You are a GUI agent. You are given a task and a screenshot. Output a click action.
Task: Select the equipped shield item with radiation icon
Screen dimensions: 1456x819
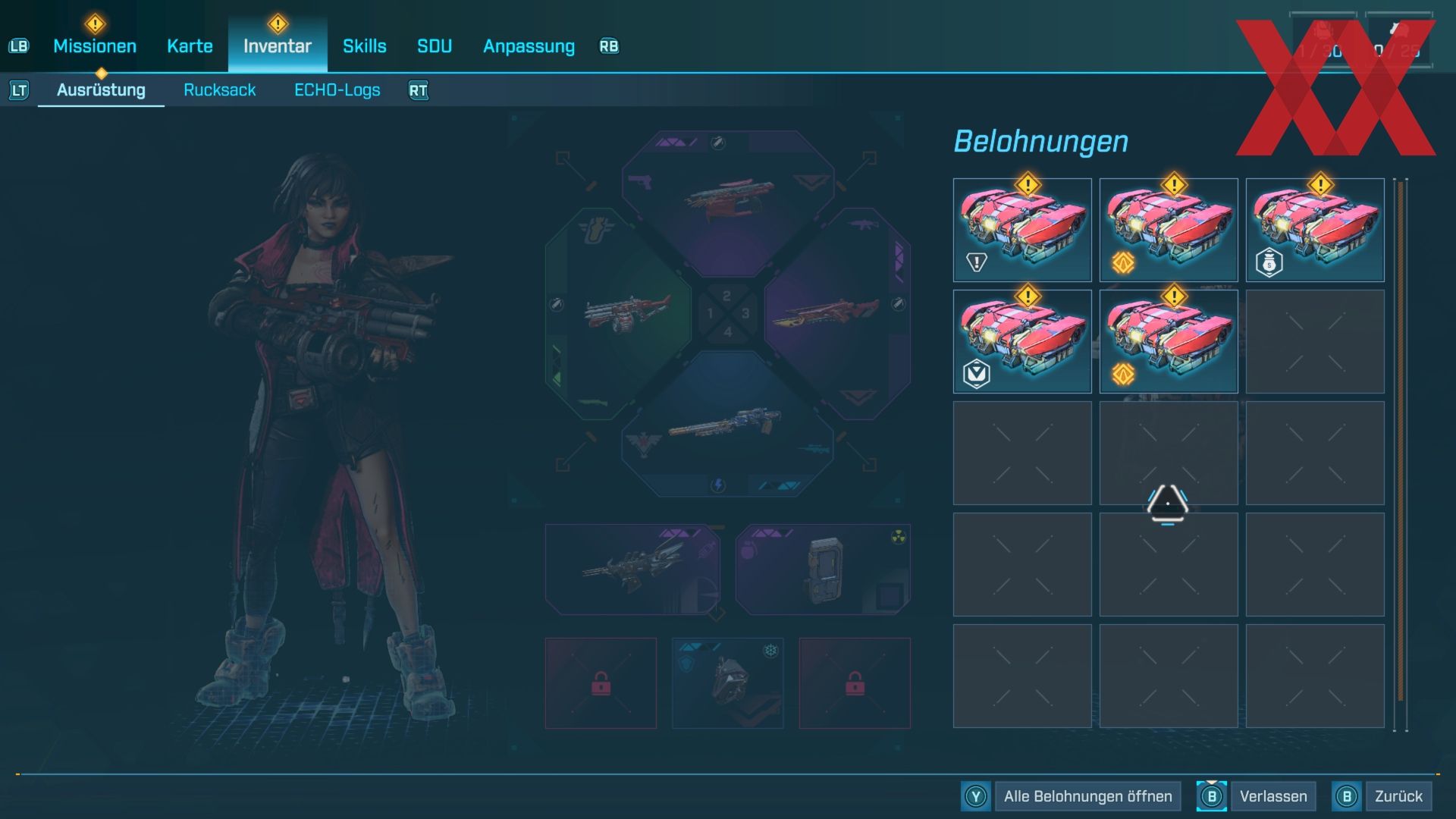pyautogui.click(x=823, y=570)
